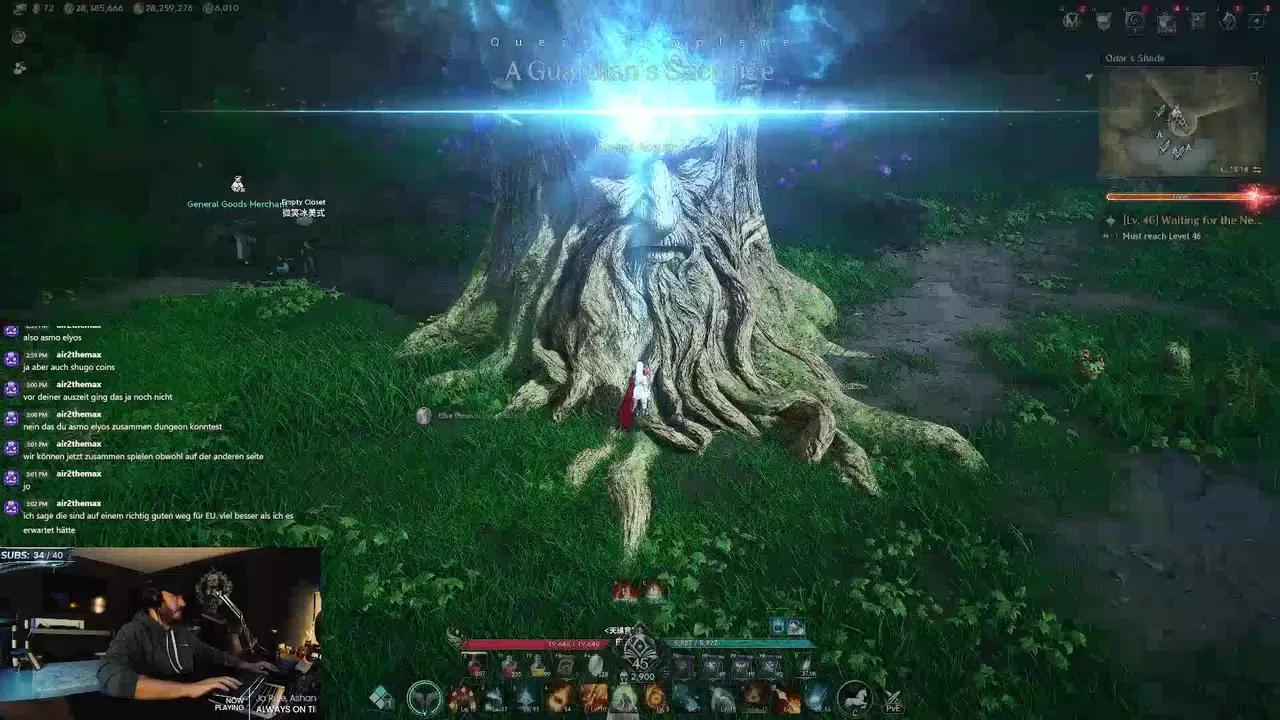The image size is (1280, 720).
Task: Use the HP potion in the quickslot bar
Action: tap(474, 666)
